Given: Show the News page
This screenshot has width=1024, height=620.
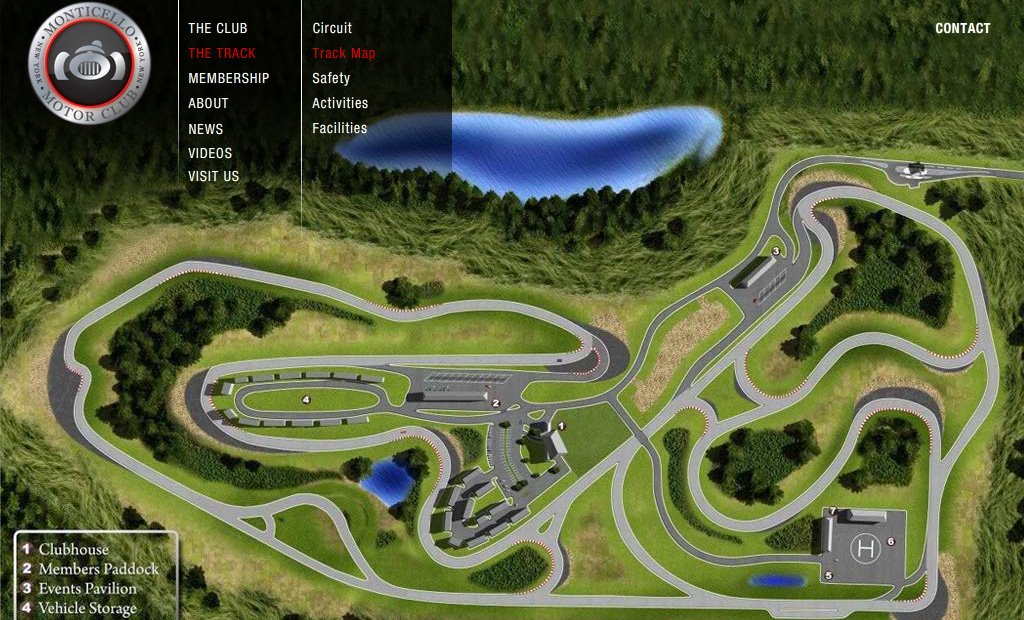Looking at the screenshot, I should [x=206, y=129].
